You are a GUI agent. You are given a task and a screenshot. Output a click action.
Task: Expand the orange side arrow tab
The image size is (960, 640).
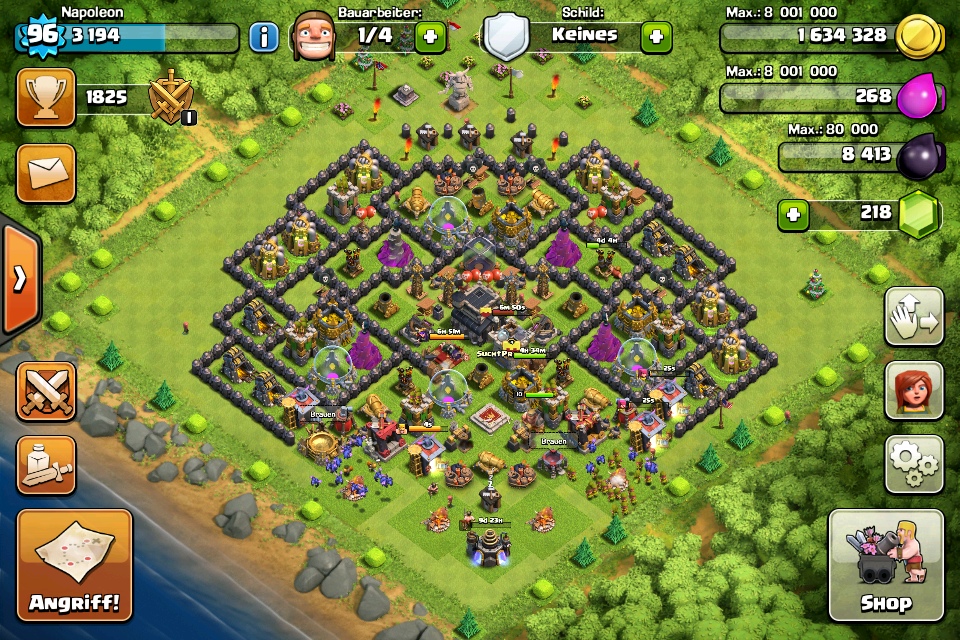(19, 279)
